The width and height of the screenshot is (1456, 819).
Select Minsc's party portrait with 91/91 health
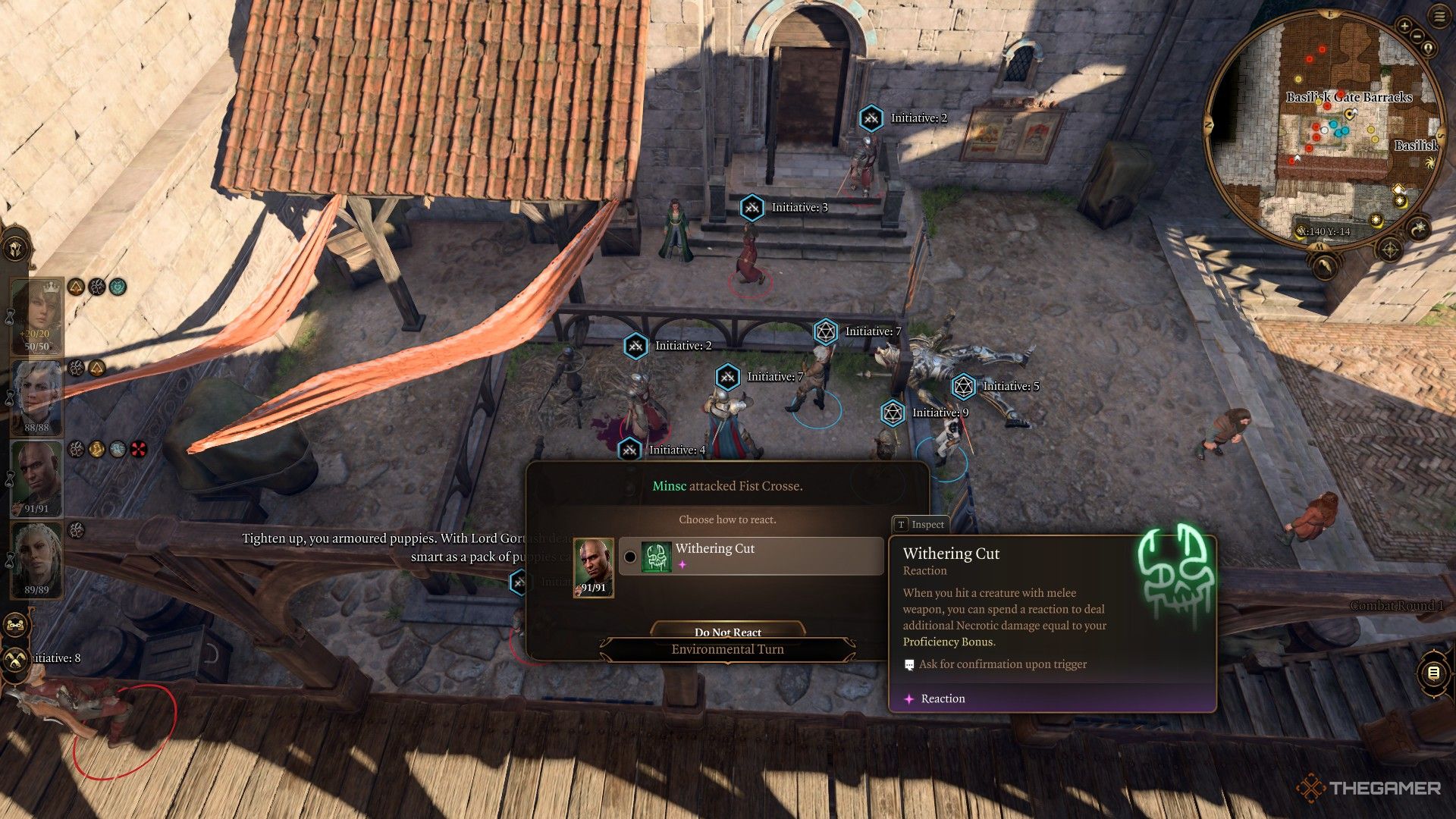[36, 478]
